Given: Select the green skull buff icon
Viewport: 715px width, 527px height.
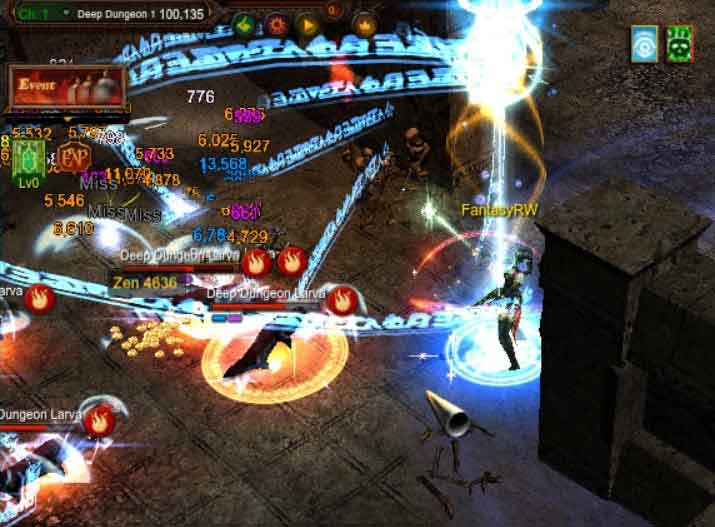Looking at the screenshot, I should coord(681,45).
